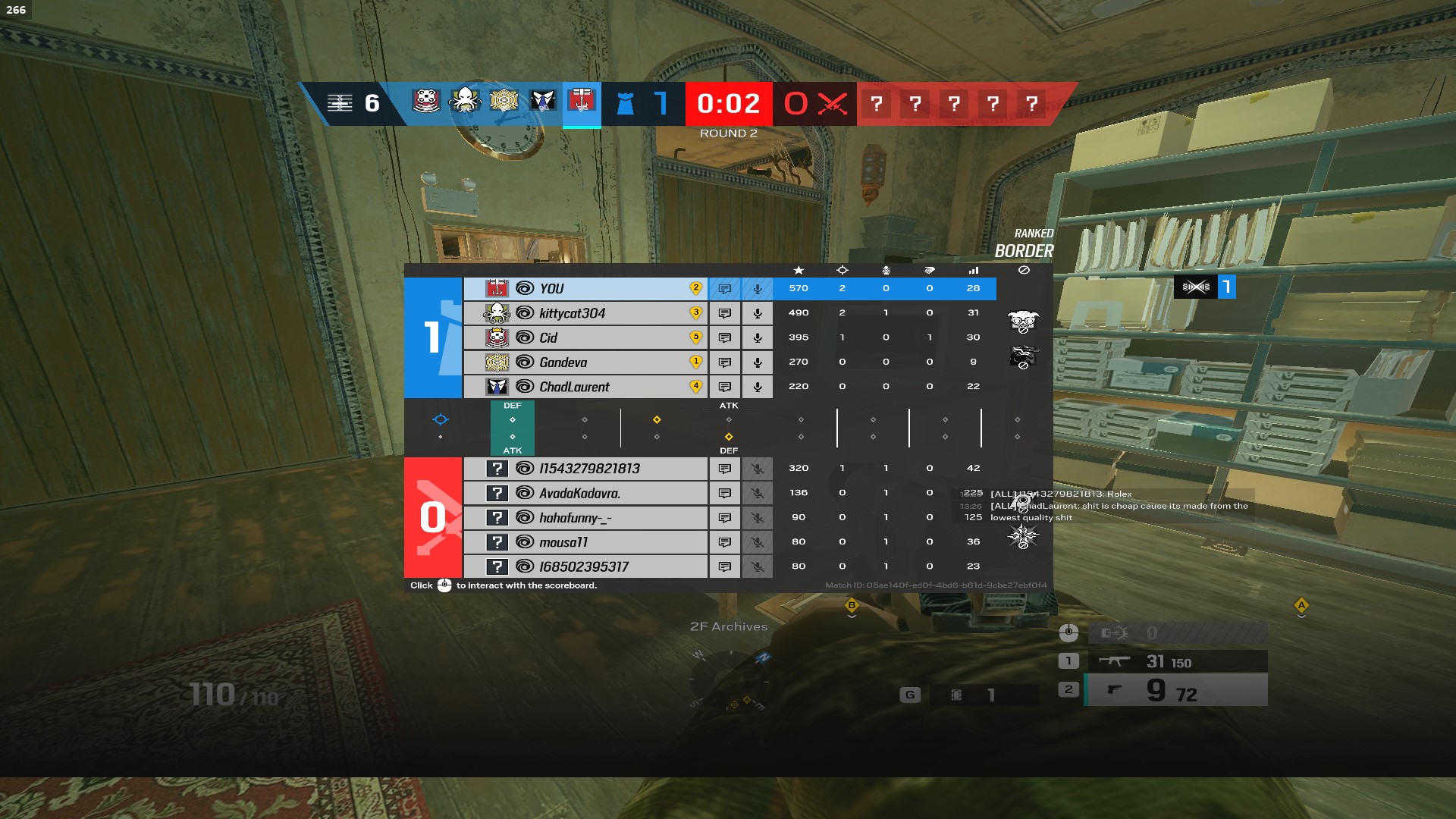Mute kittycat304's microphone
Image resolution: width=1456 pixels, height=819 pixels.
tap(757, 312)
